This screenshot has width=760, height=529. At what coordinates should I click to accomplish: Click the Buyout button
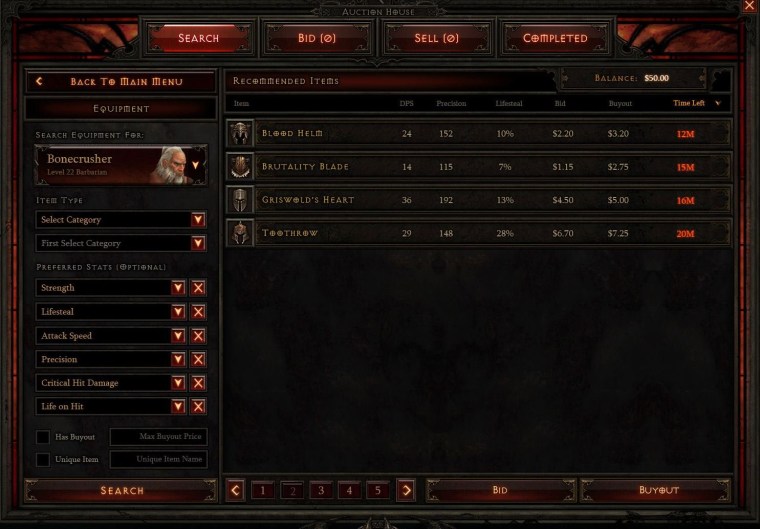pyautogui.click(x=658, y=490)
